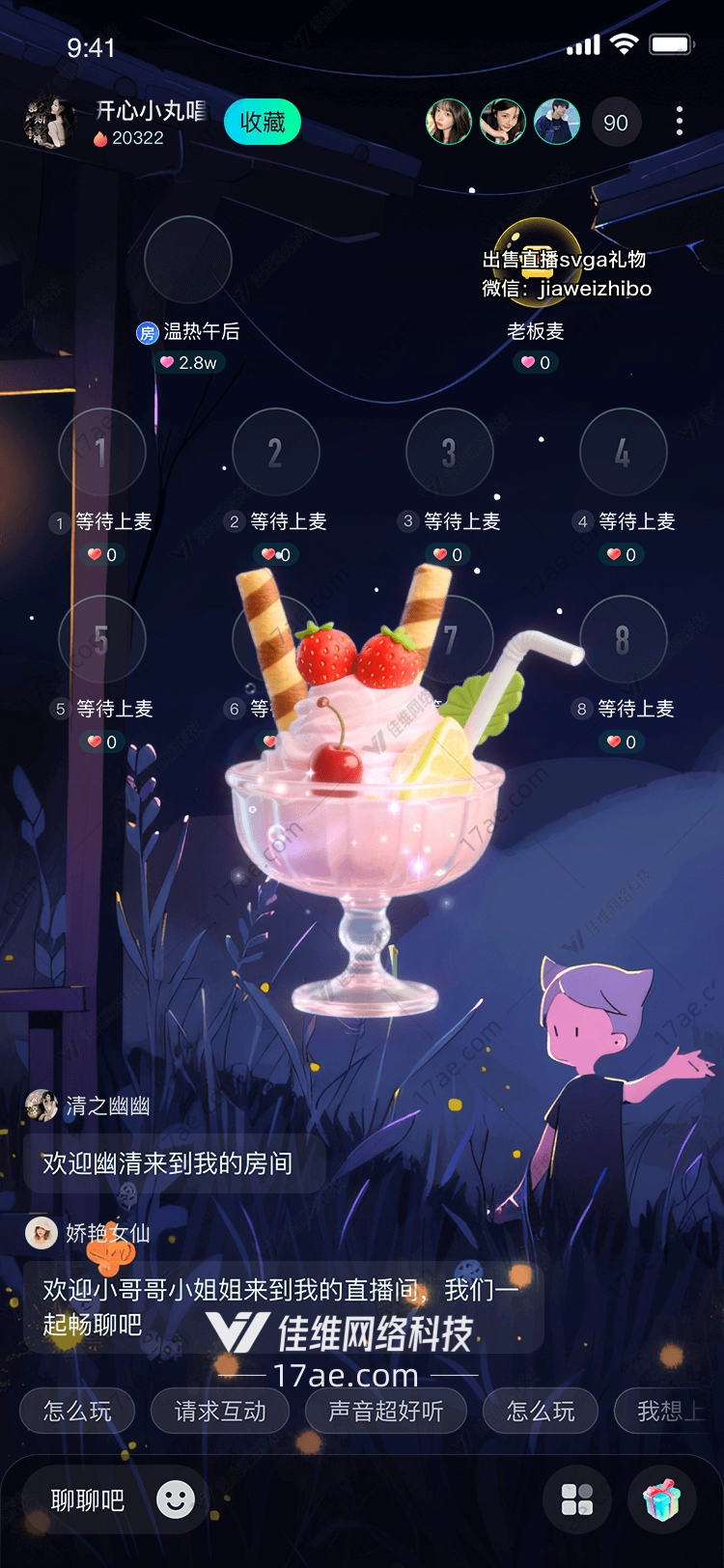Click mic seat number 8

(x=623, y=639)
